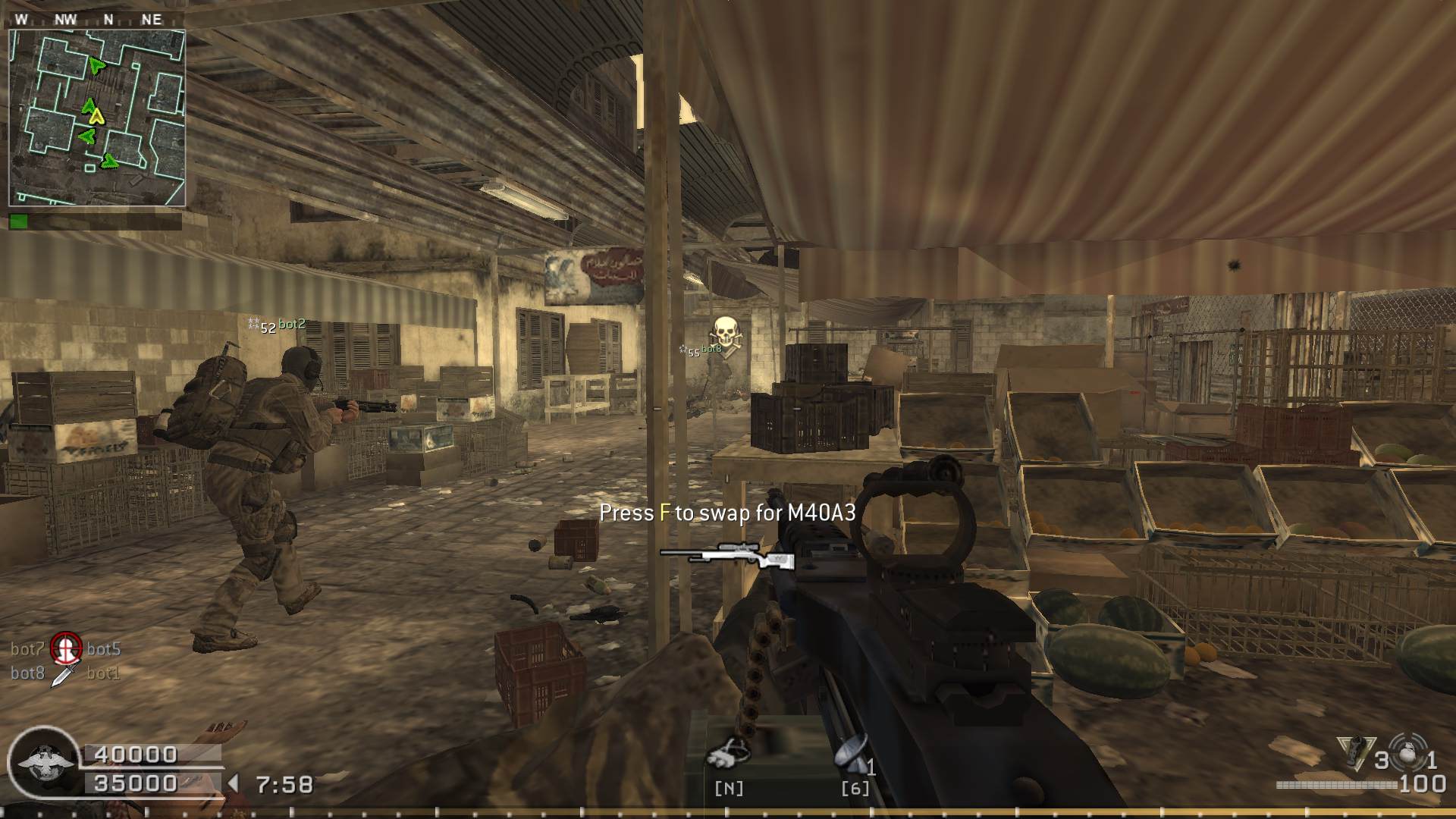Click the compass strip above the minimap
The width and height of the screenshot is (1456, 819).
[97, 20]
